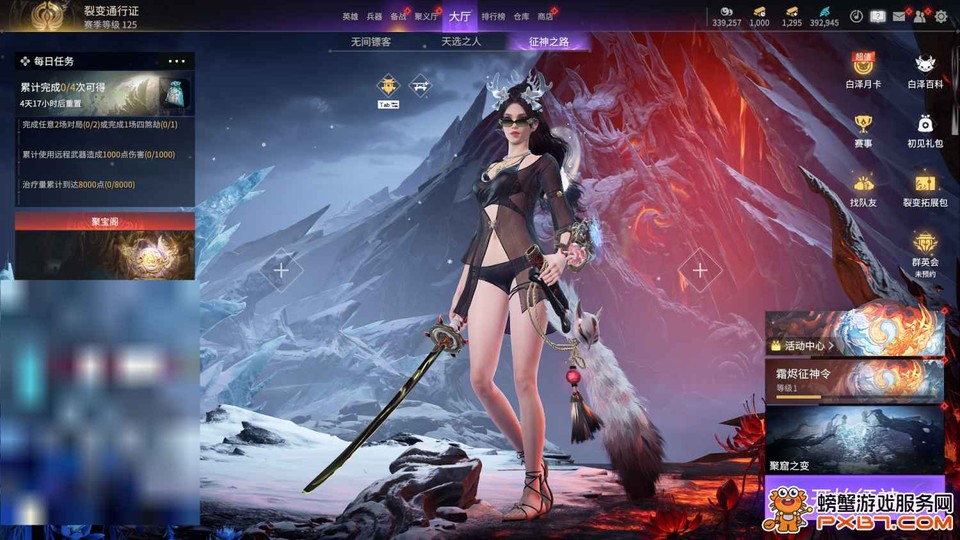The width and height of the screenshot is (960, 540).
Task: Open the 兵器 (Weapons) menu
Action: [x=374, y=17]
